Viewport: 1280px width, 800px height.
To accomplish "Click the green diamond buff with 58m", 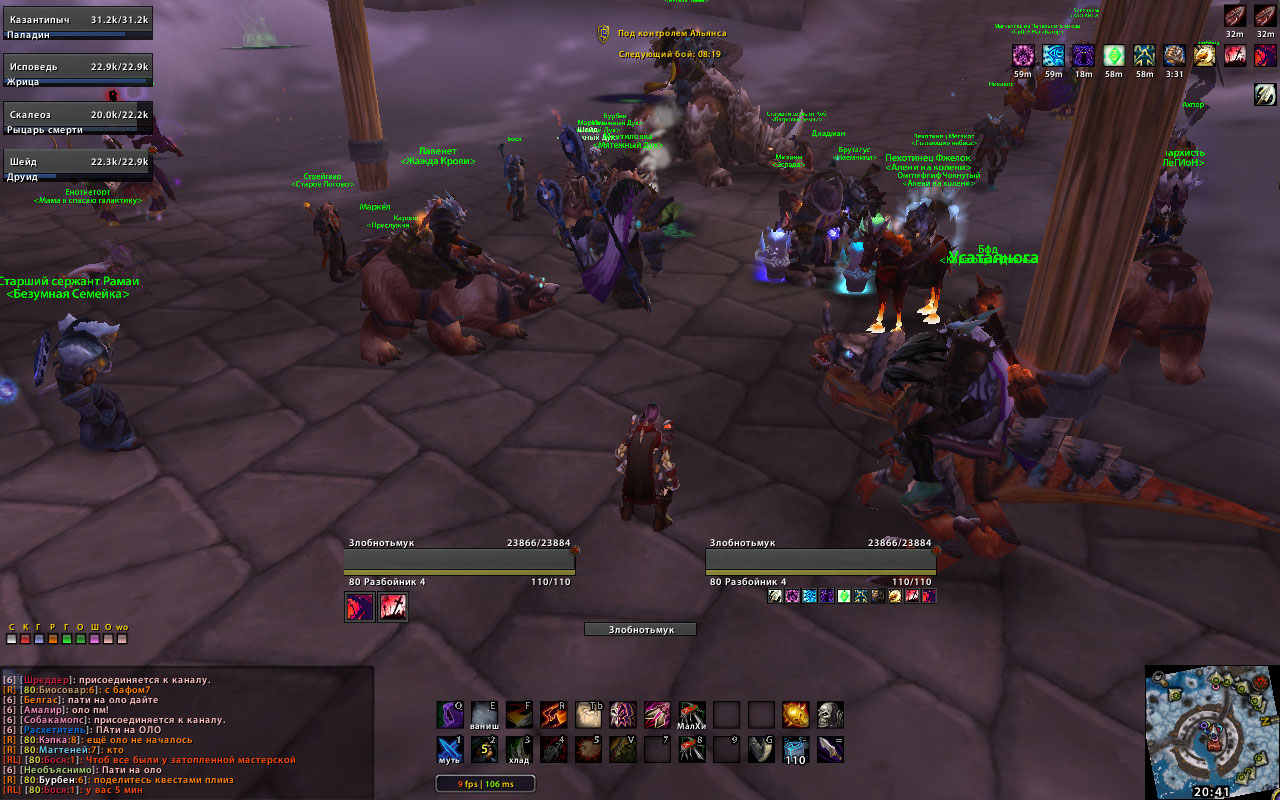I will click(1114, 56).
